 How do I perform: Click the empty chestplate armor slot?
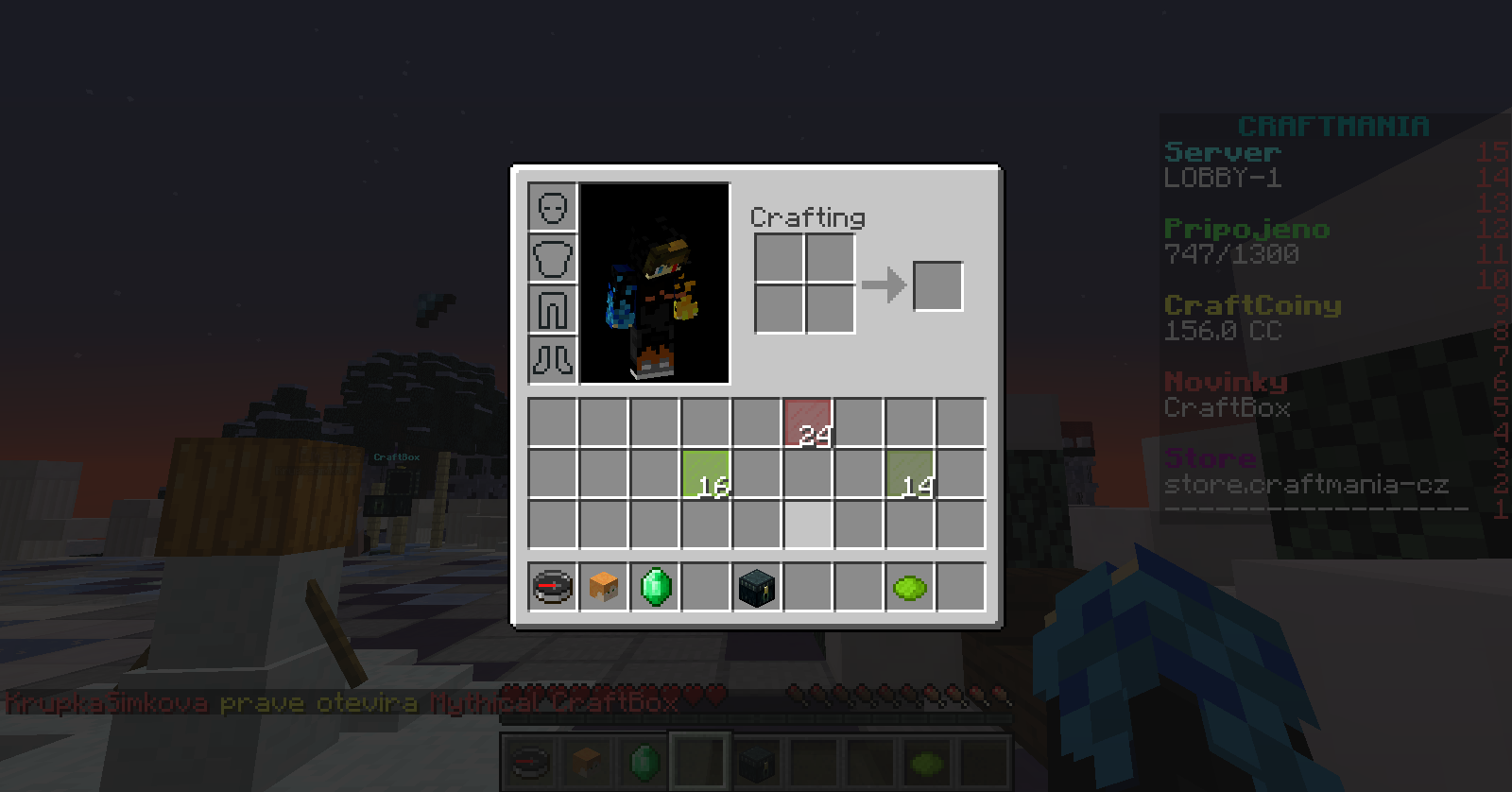pos(553,258)
